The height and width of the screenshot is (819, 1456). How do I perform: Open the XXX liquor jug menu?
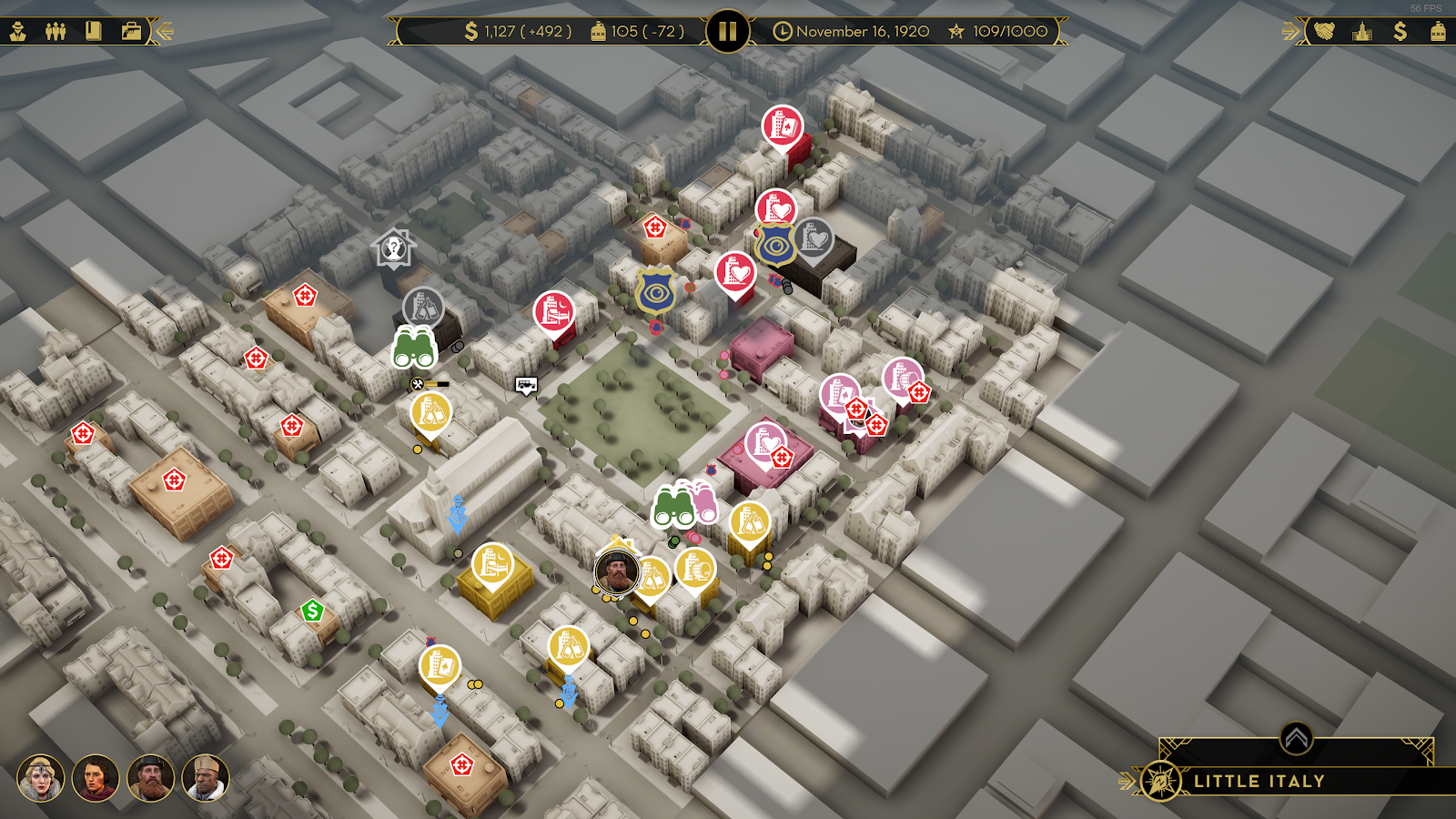pos(1438,32)
